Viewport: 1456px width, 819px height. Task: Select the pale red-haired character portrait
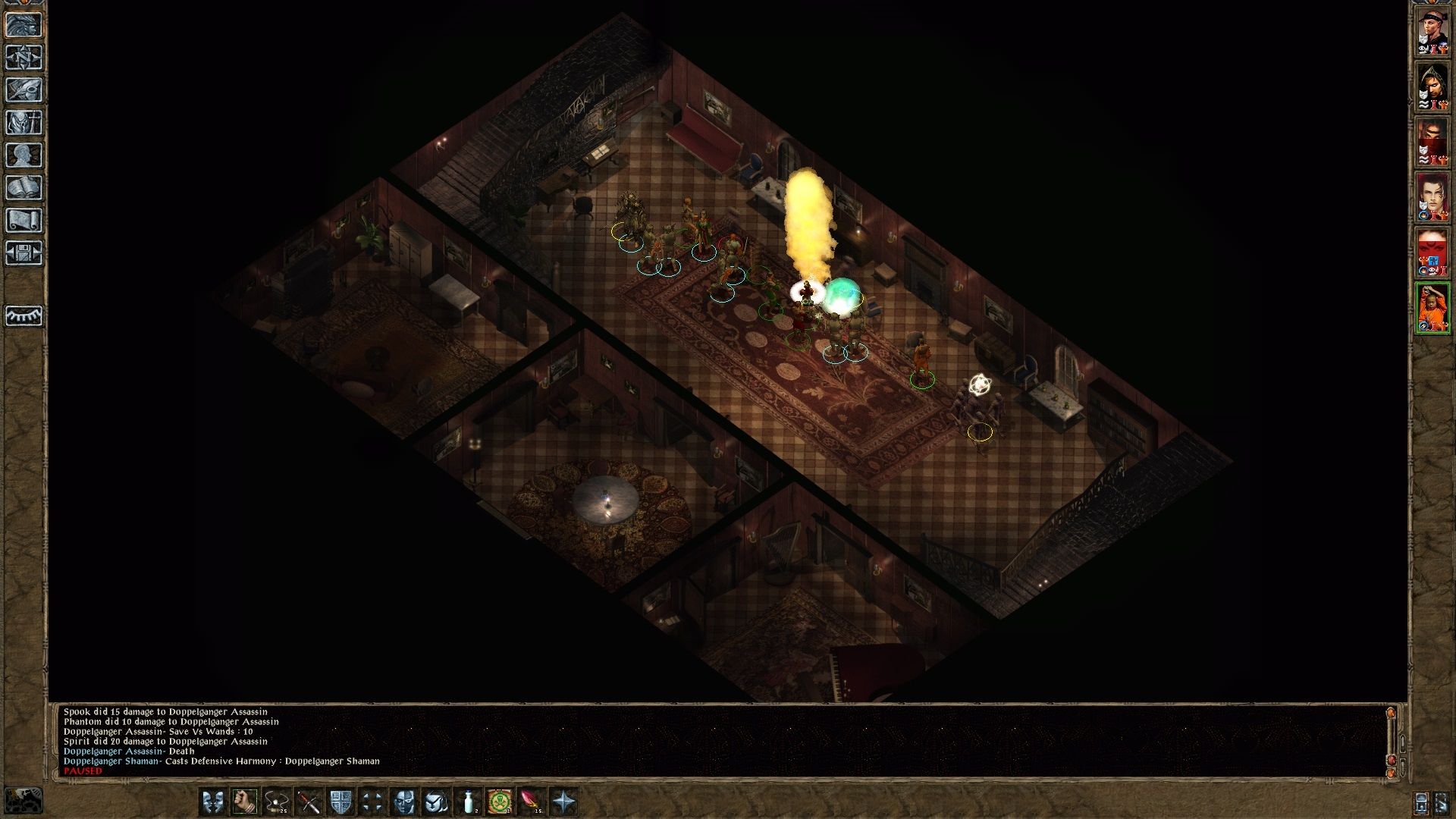pyautogui.click(x=1432, y=197)
